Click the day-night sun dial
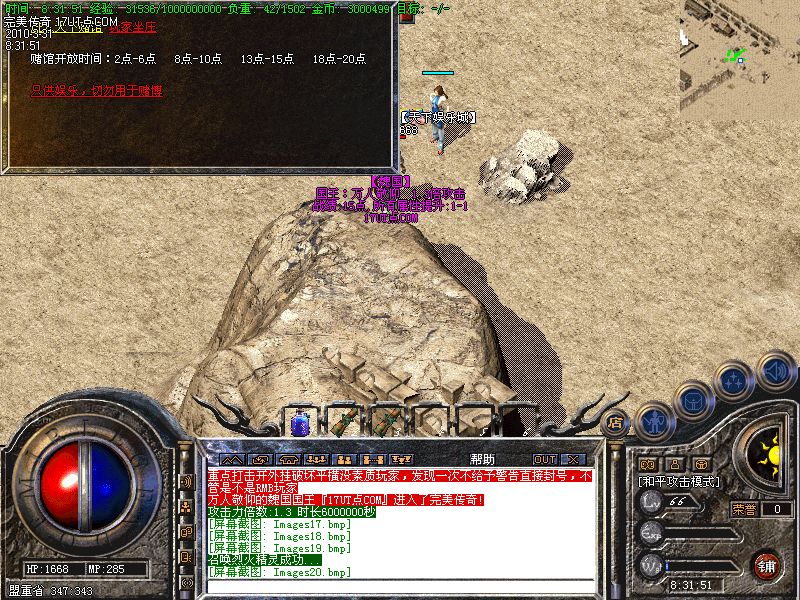800x600 pixels. pos(768,455)
